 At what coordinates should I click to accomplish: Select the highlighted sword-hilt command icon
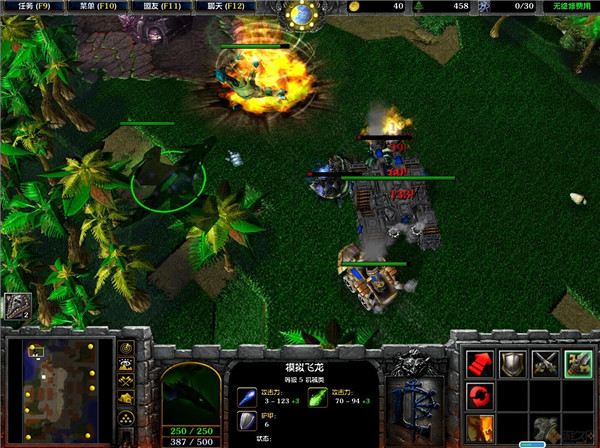[x=577, y=365]
